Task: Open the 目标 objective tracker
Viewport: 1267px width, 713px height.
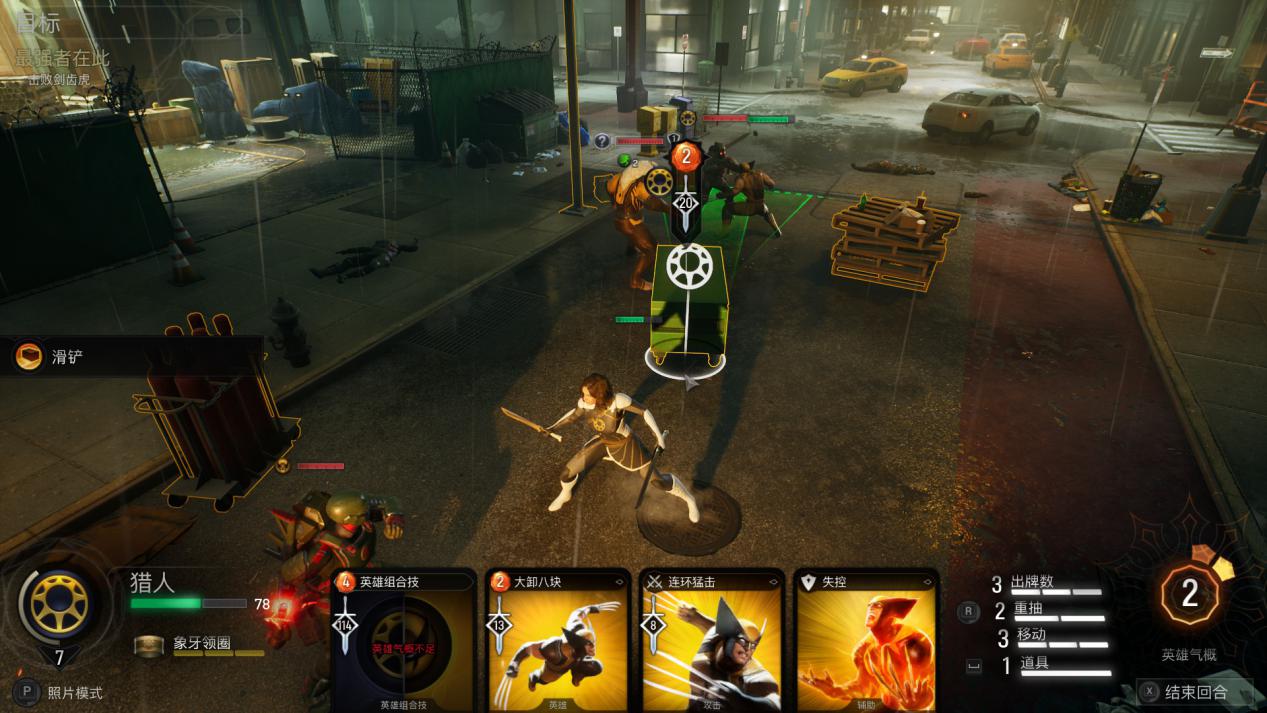Action: point(39,23)
